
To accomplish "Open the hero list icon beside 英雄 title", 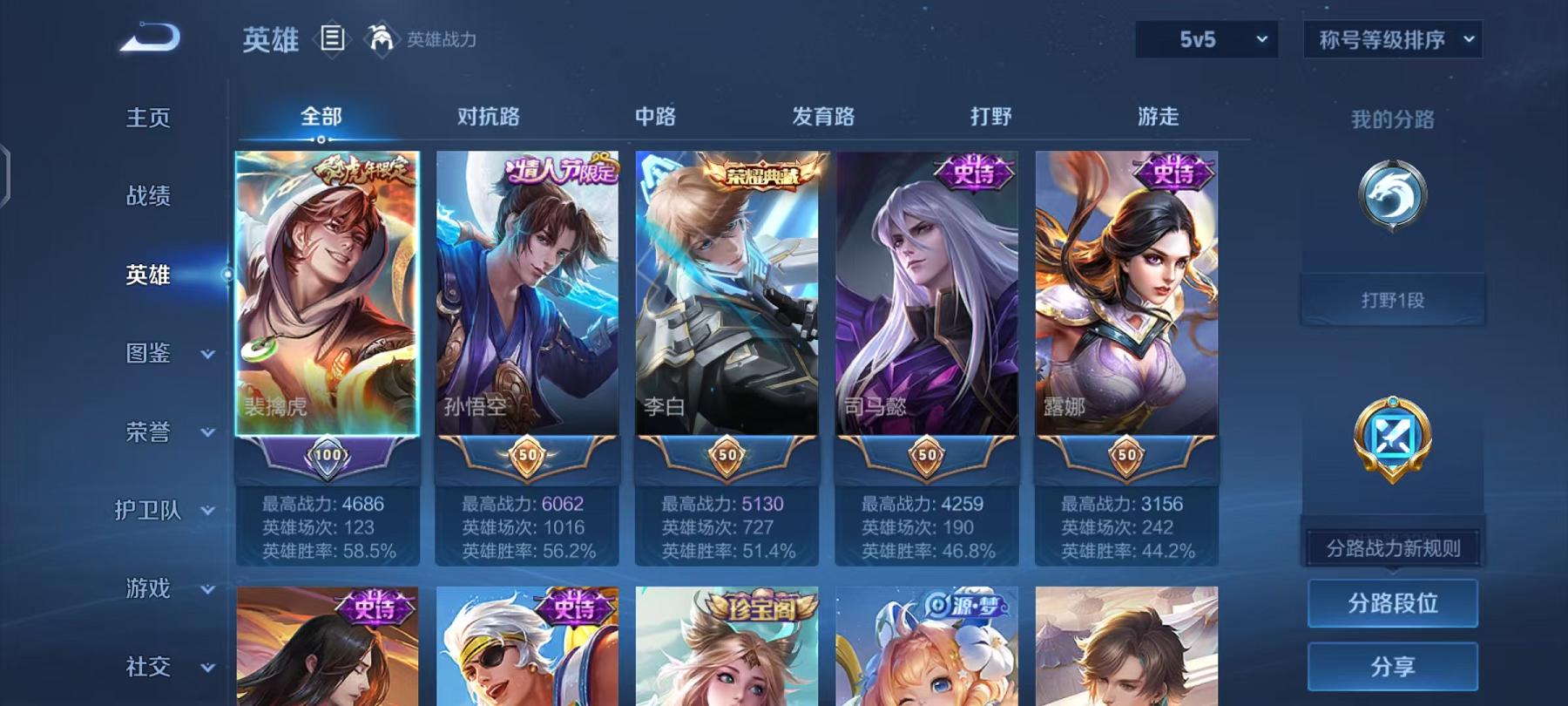I will click(x=334, y=37).
